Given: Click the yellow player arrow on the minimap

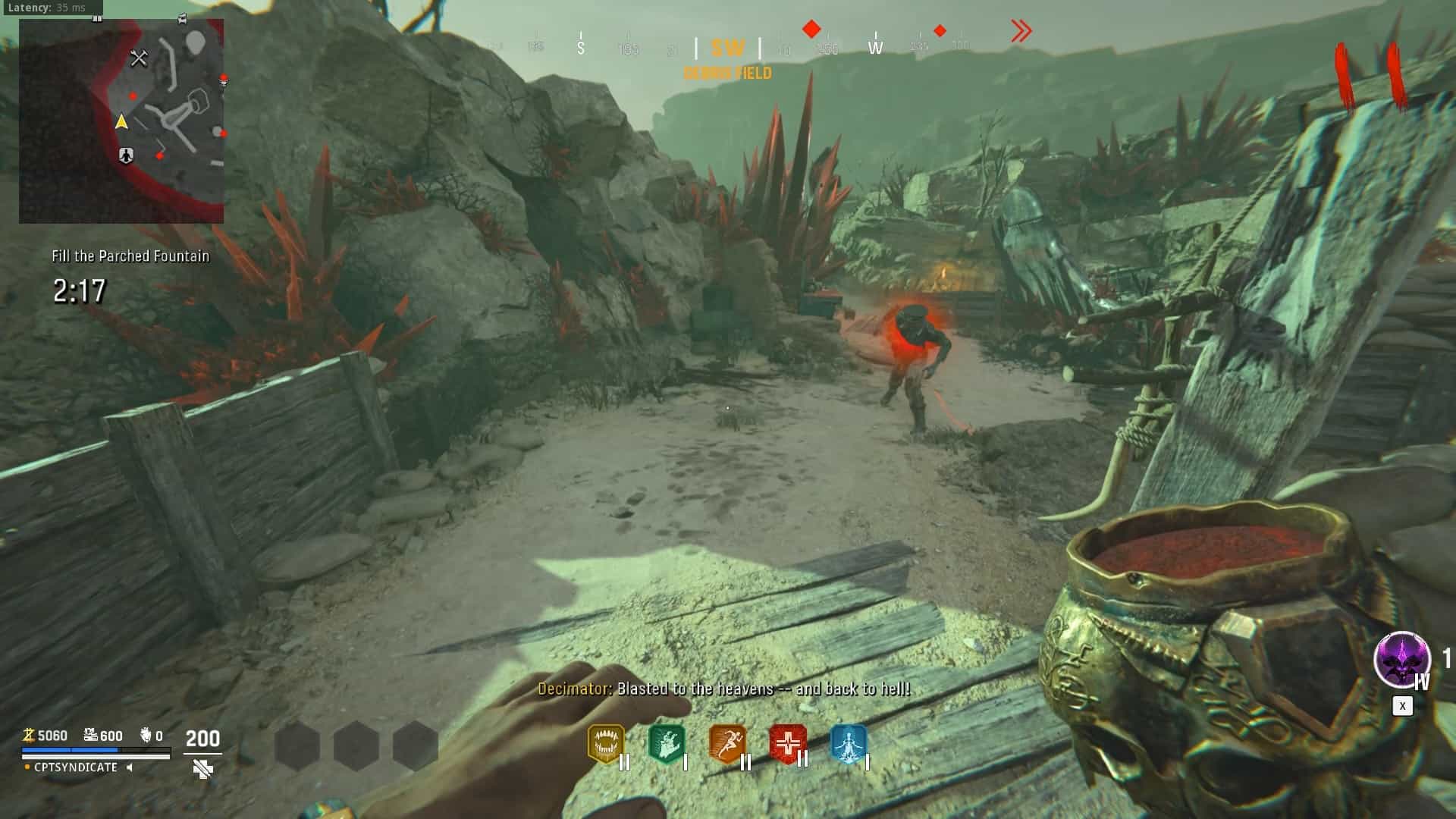Looking at the screenshot, I should pyautogui.click(x=121, y=121).
